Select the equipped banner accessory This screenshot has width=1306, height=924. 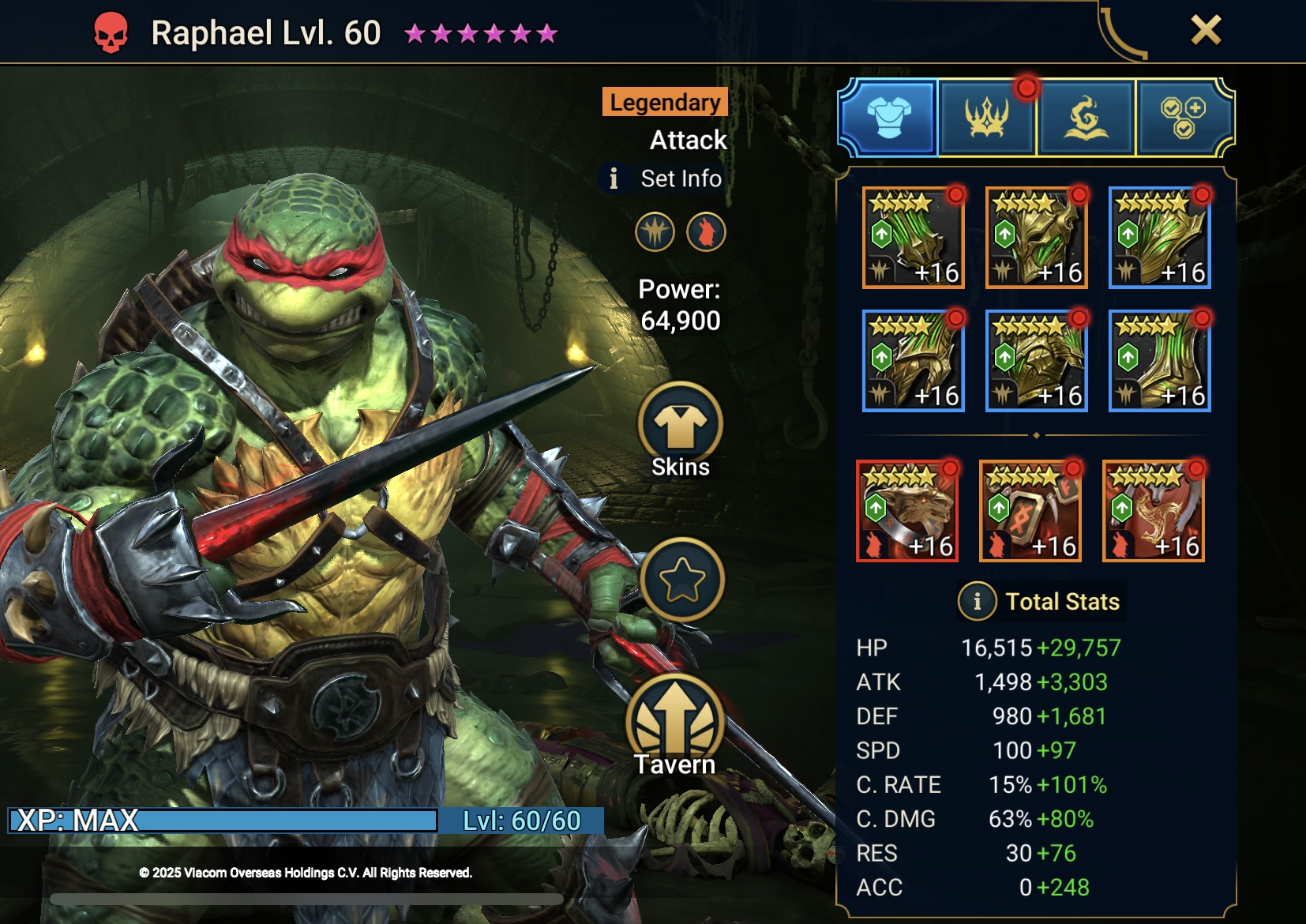[1154, 512]
